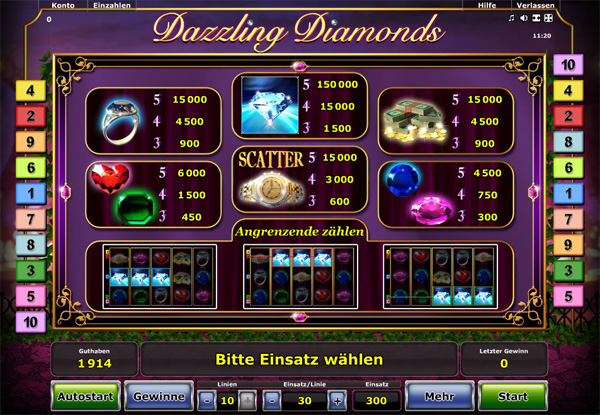The height and width of the screenshot is (415, 600).
Task: Decrease the number of Linien
Action: click(x=205, y=400)
